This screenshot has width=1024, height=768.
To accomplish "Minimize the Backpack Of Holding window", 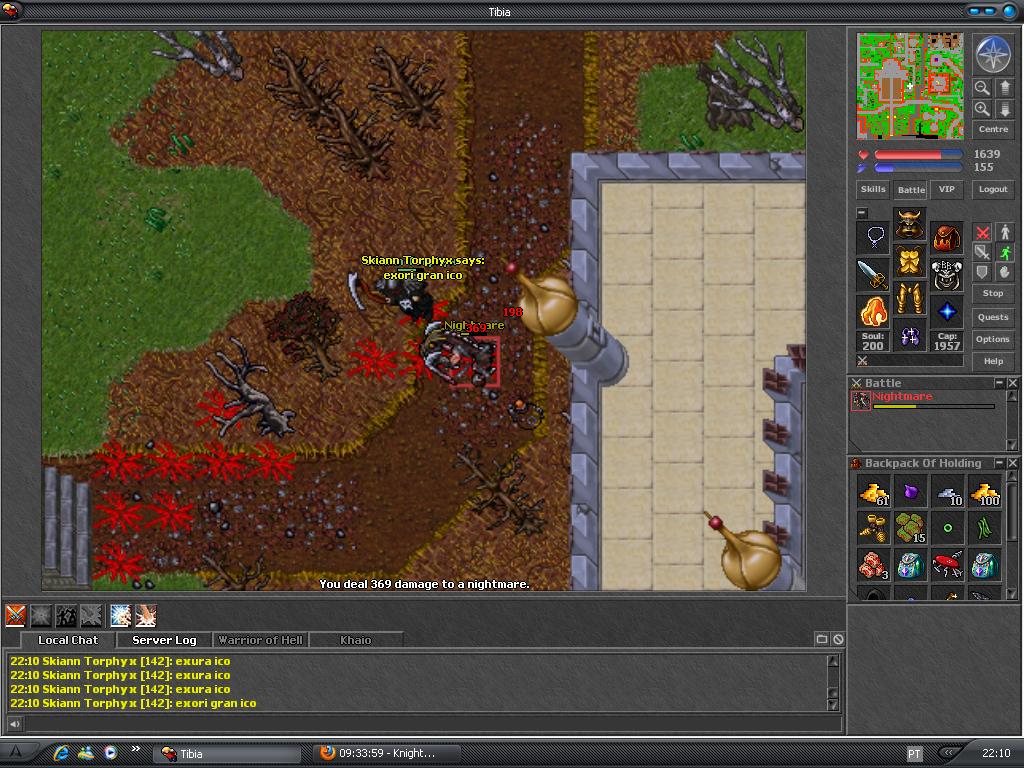I will [x=999, y=463].
